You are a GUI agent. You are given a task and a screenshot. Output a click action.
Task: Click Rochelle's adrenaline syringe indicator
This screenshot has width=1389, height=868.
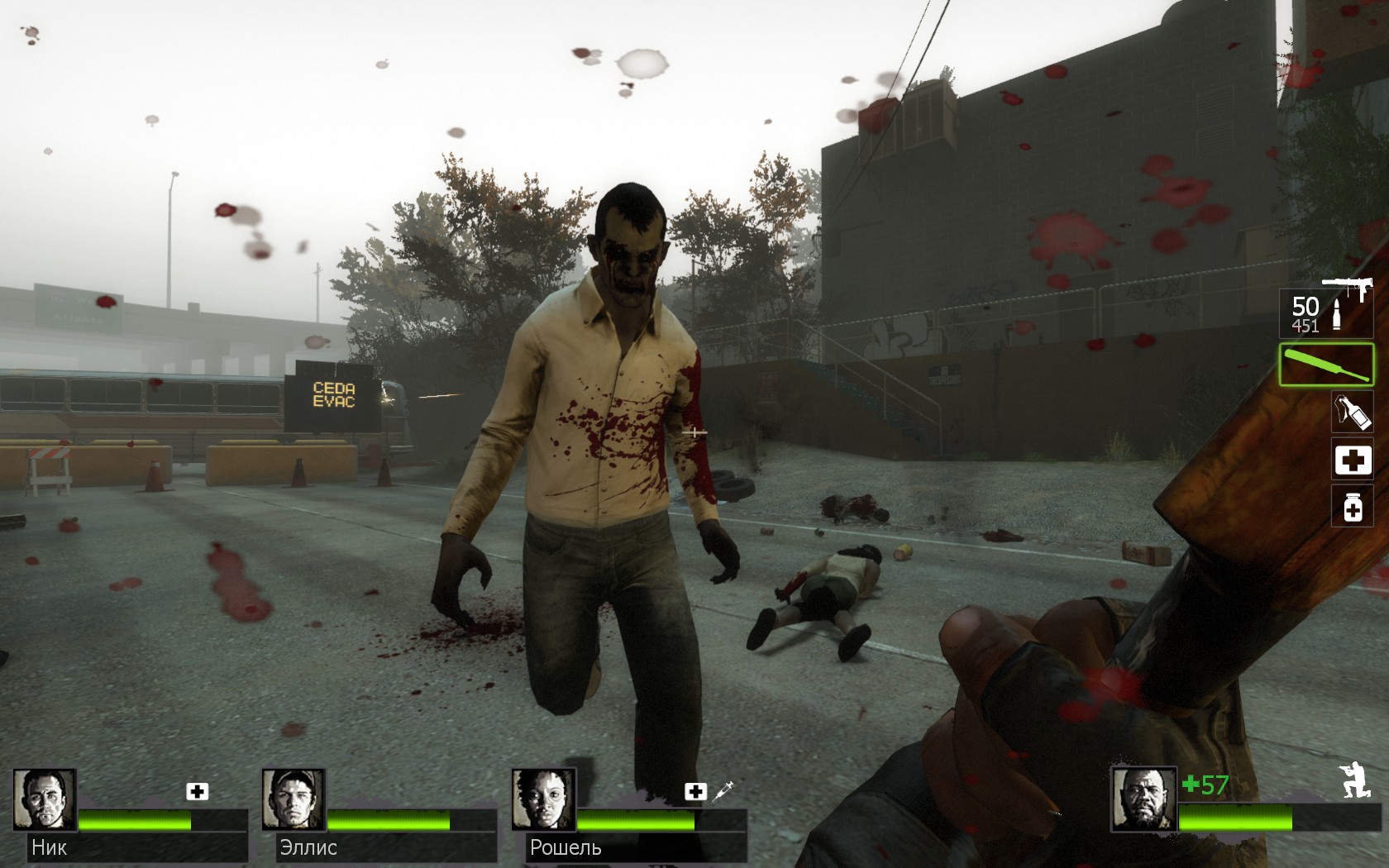click(x=723, y=791)
